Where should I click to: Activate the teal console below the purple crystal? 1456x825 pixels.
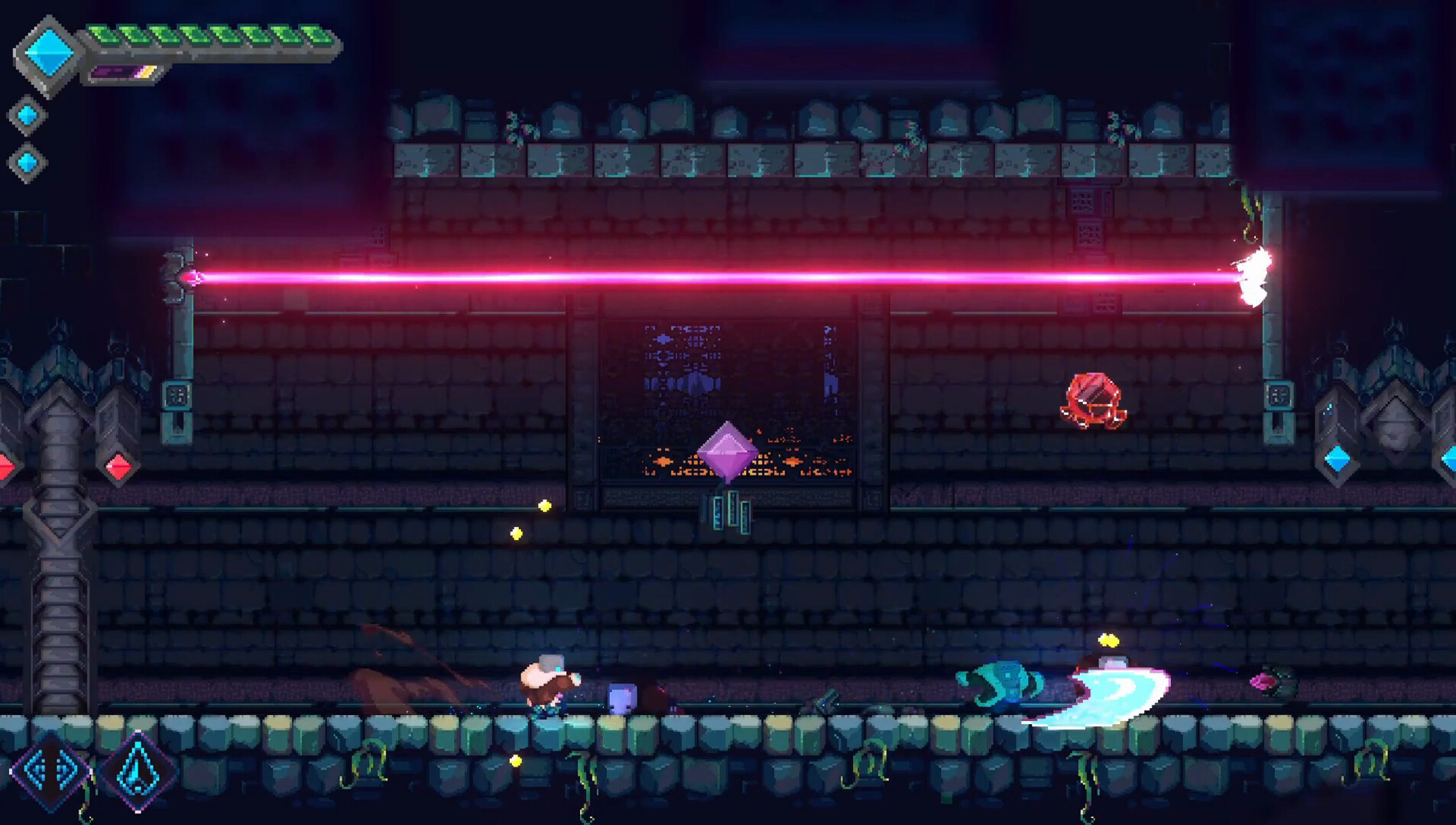[731, 510]
